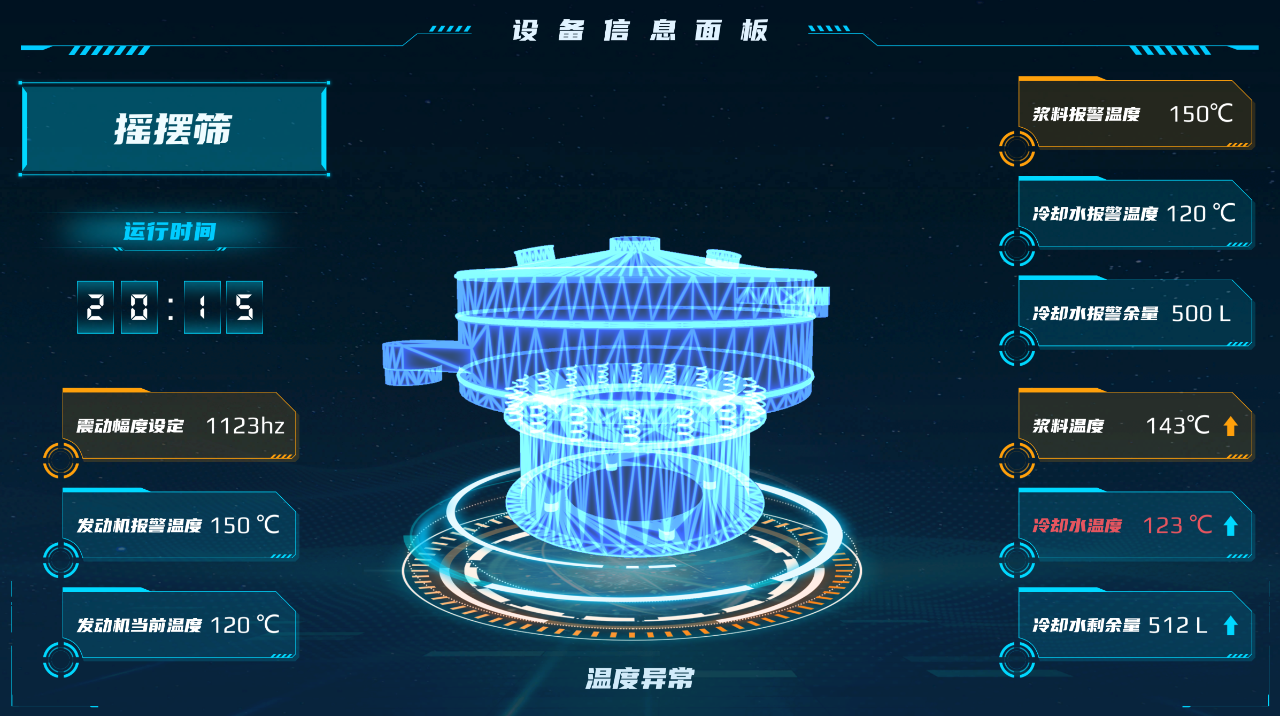Open the 发动机报警温度 card
Viewport: 1280px width, 716px height.
(180, 525)
